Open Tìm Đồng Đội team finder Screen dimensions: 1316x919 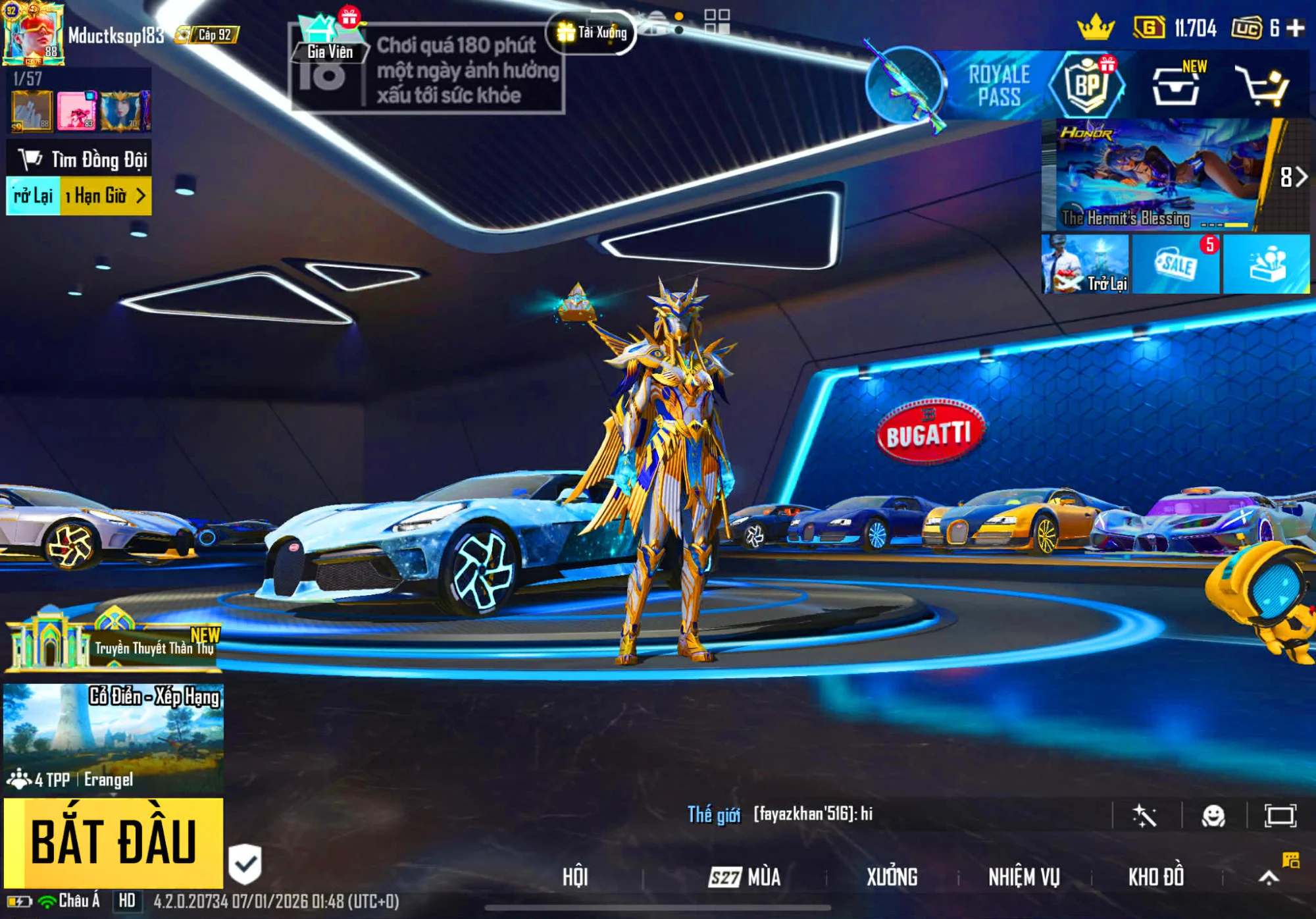pyautogui.click(x=80, y=159)
